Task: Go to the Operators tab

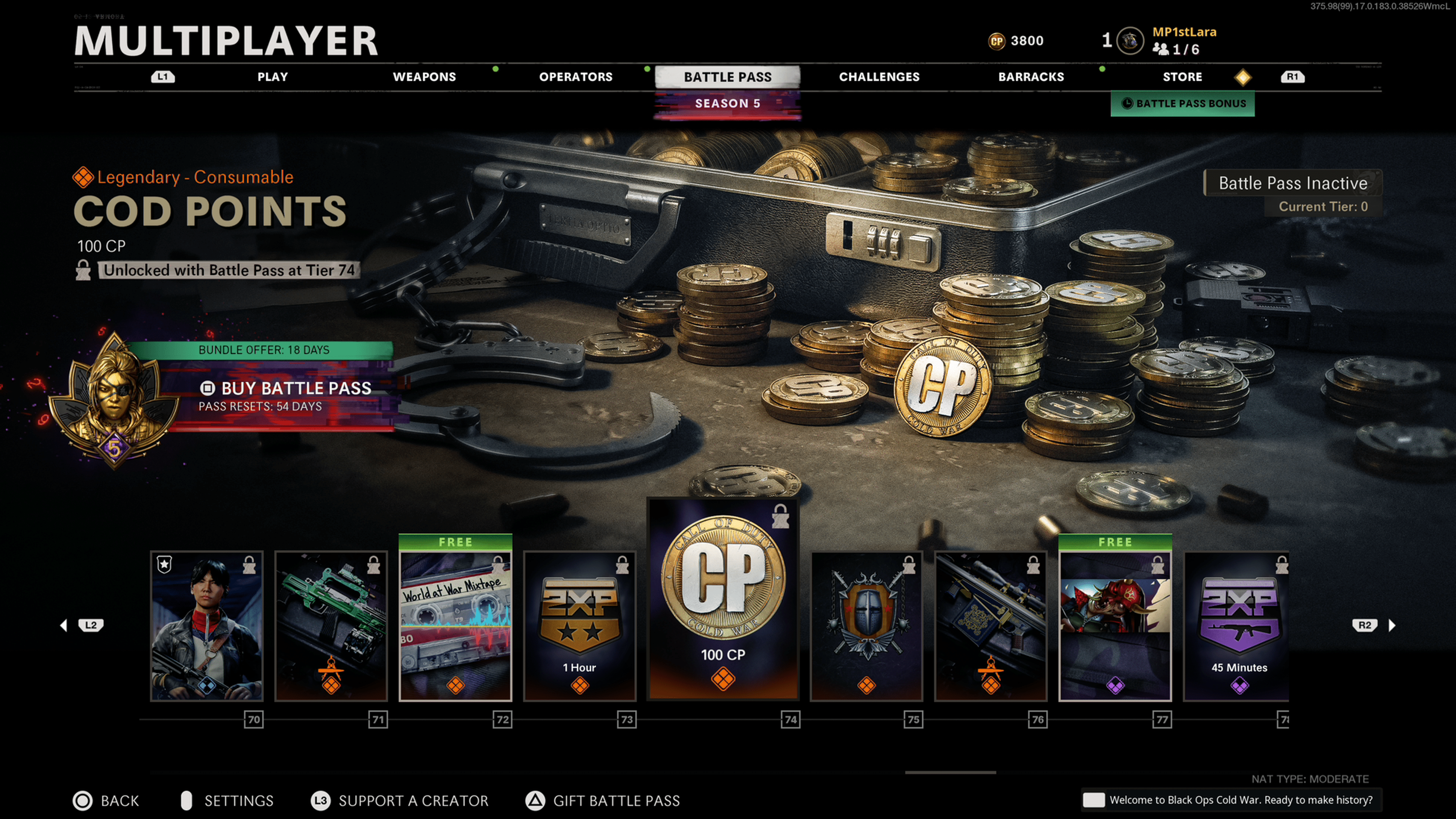Action: [576, 77]
